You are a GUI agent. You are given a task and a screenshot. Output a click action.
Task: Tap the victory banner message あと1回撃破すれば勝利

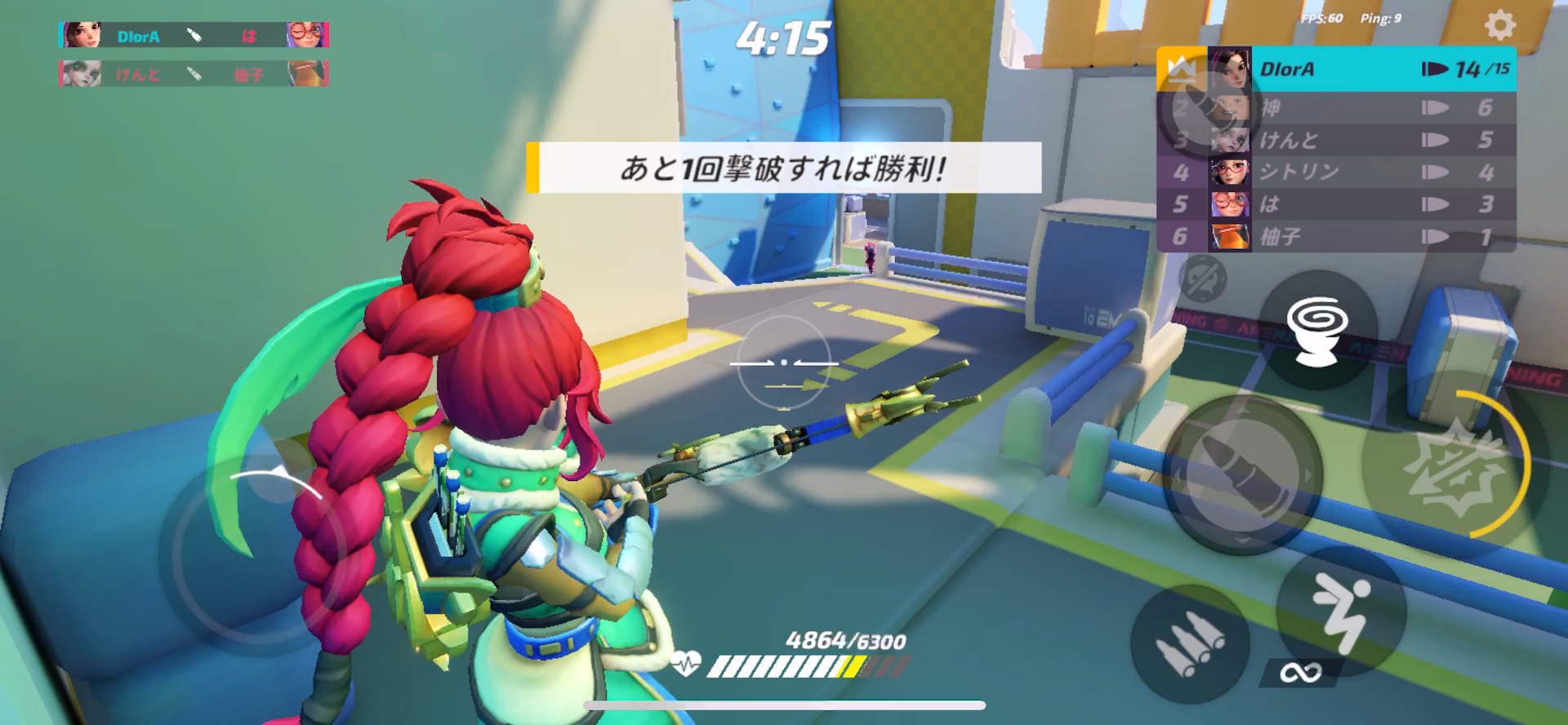tap(786, 167)
